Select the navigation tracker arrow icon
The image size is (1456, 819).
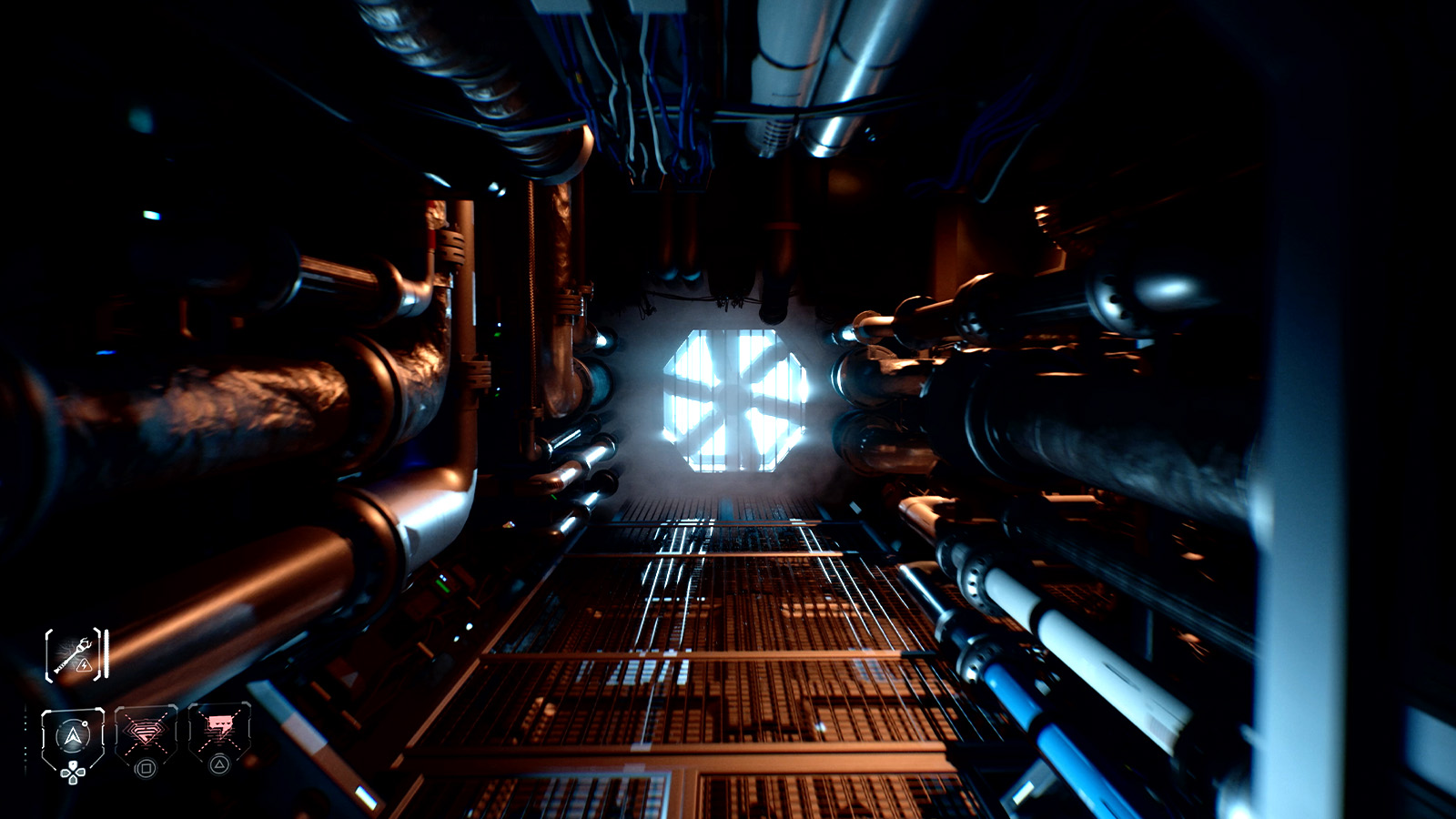coord(73,735)
